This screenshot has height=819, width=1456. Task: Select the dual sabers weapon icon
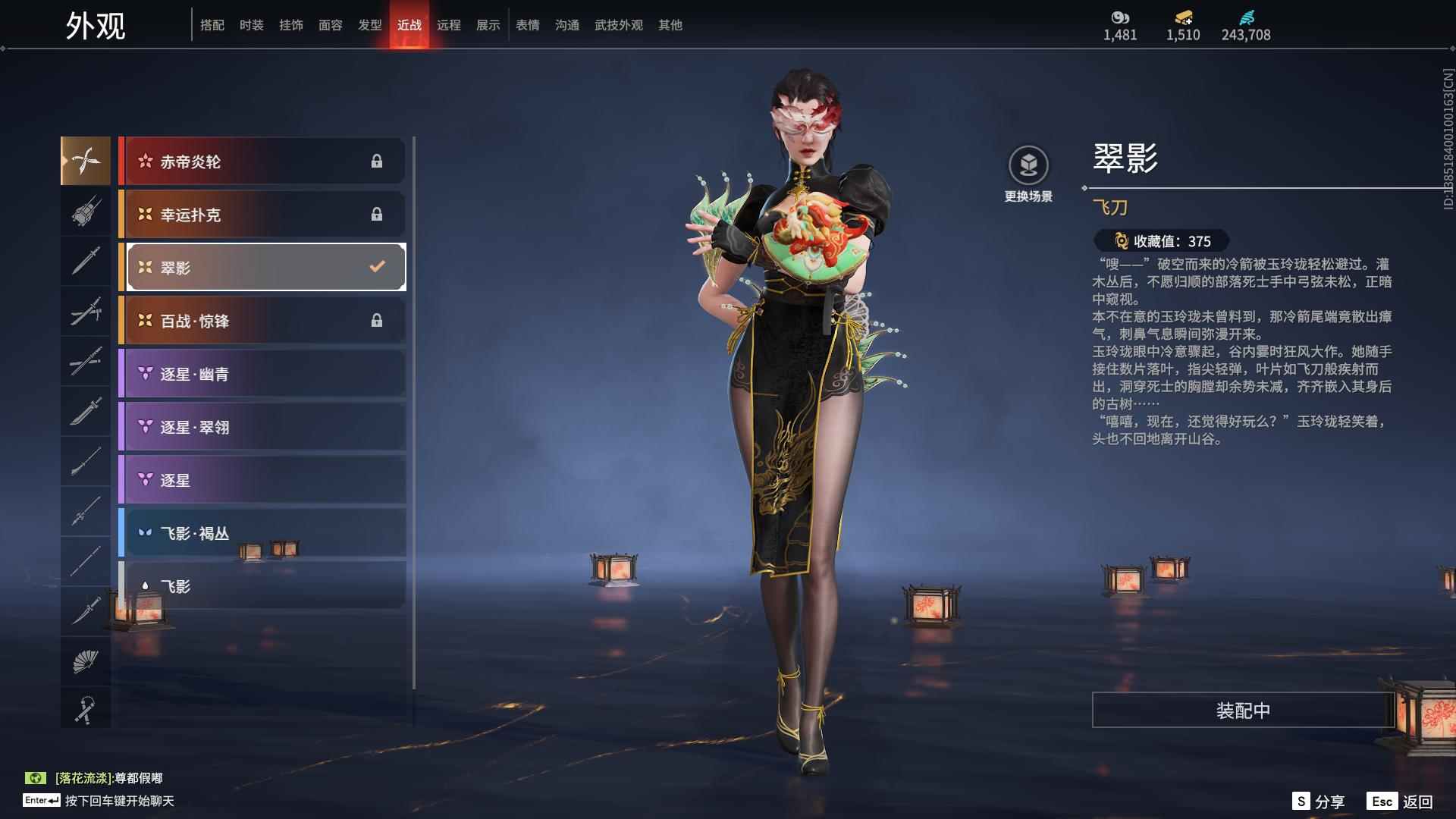coord(86,312)
